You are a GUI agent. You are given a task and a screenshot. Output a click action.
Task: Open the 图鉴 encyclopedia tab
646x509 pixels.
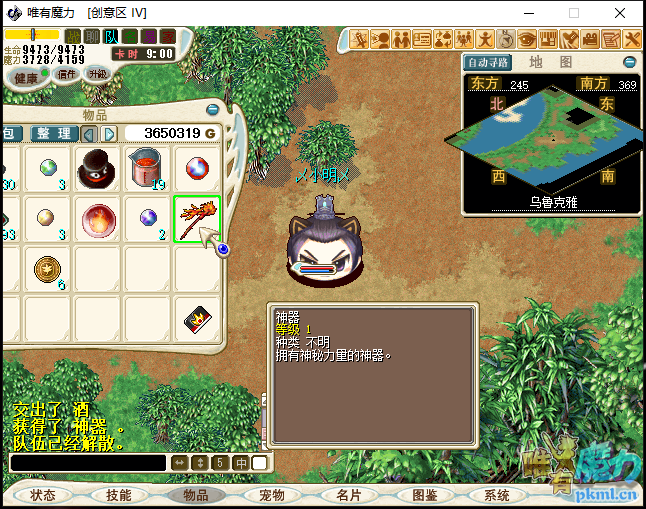[x=424, y=495]
